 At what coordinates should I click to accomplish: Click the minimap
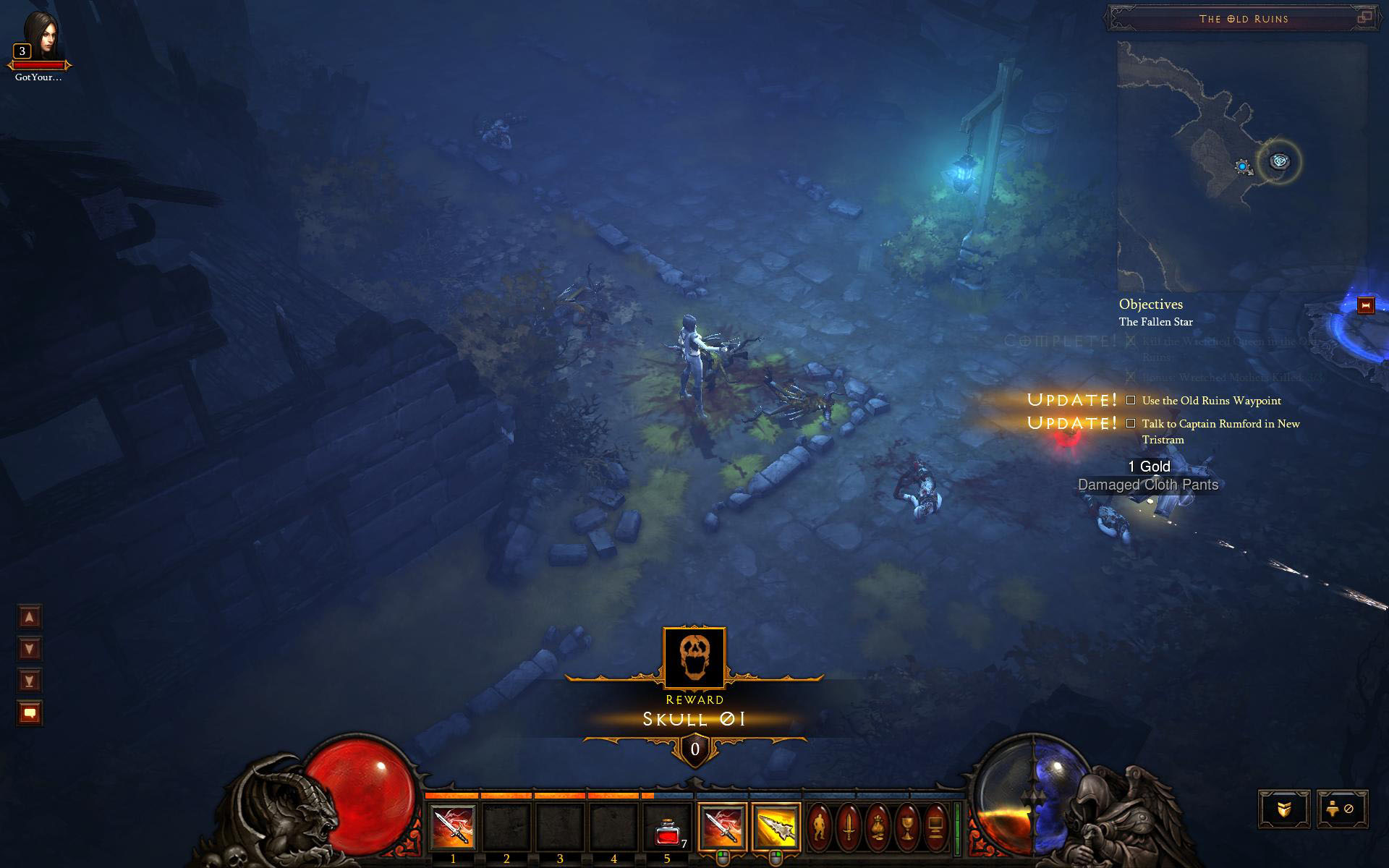[1241, 166]
